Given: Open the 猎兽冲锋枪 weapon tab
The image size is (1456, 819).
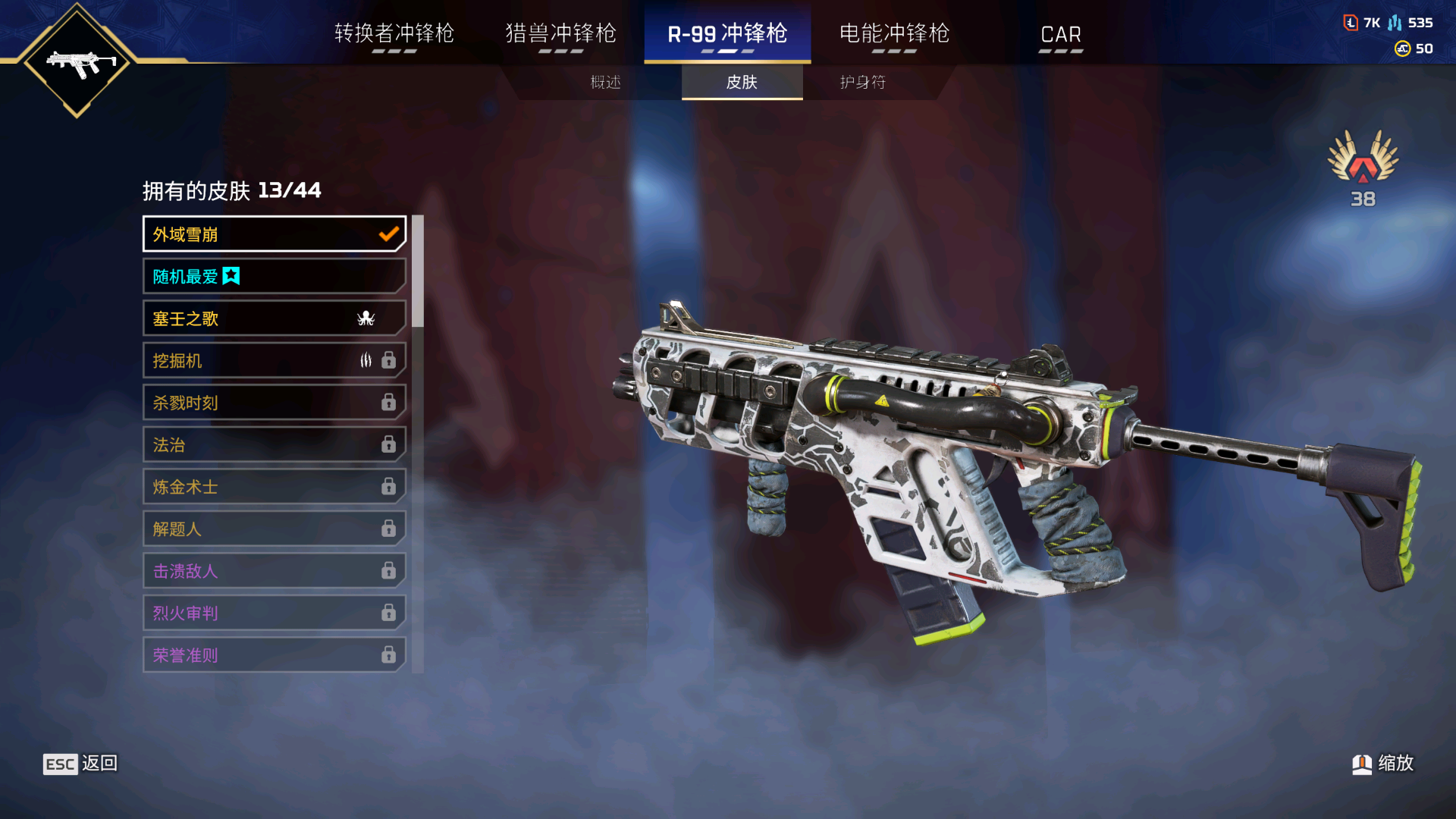Looking at the screenshot, I should [x=560, y=34].
